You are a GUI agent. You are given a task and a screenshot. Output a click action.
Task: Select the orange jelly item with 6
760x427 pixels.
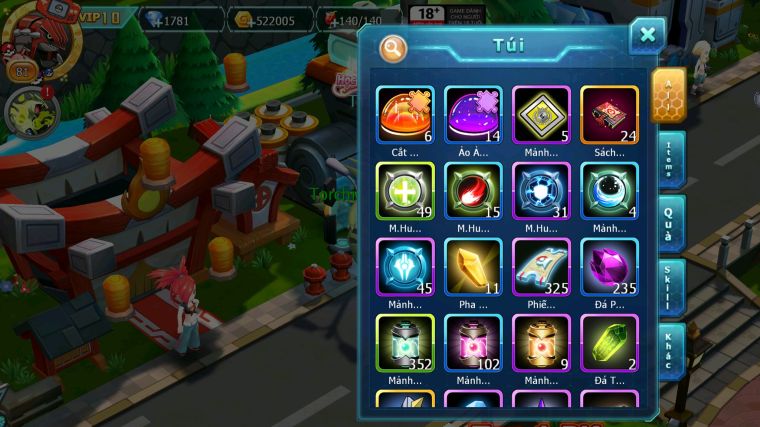[405, 115]
